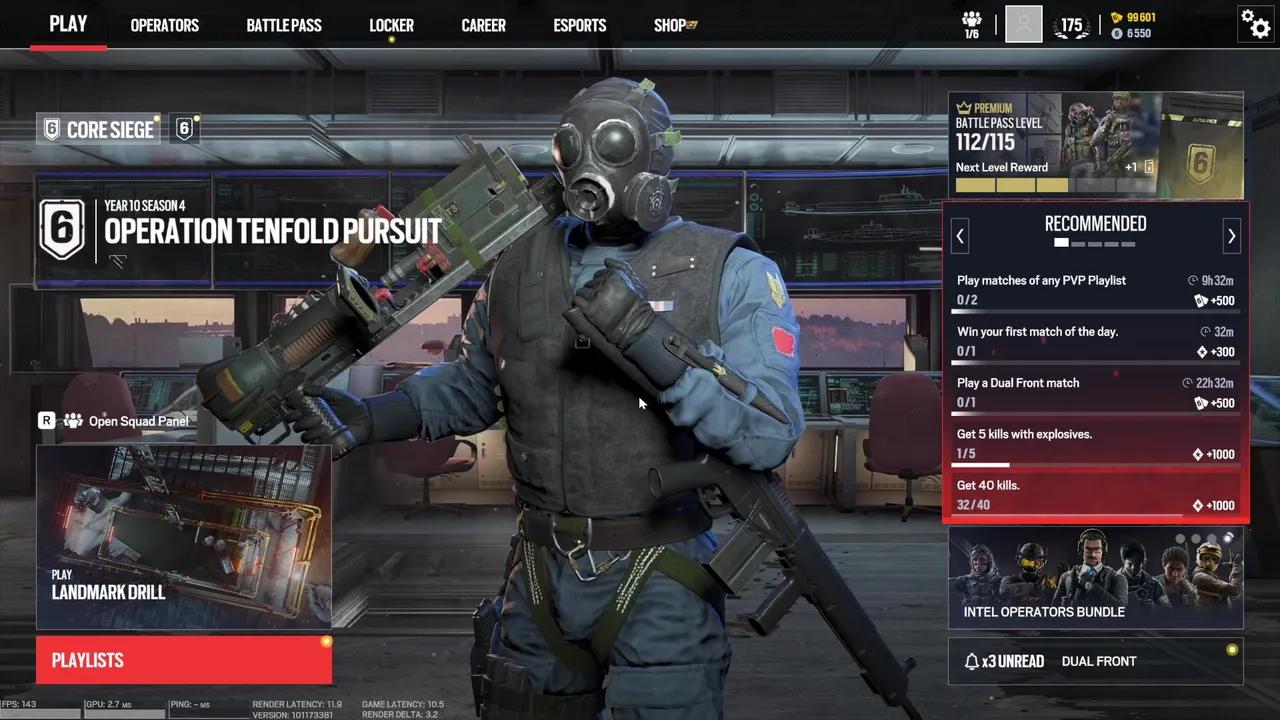Click the unread notifications bell icon
This screenshot has width=1280, height=720.
point(971,661)
